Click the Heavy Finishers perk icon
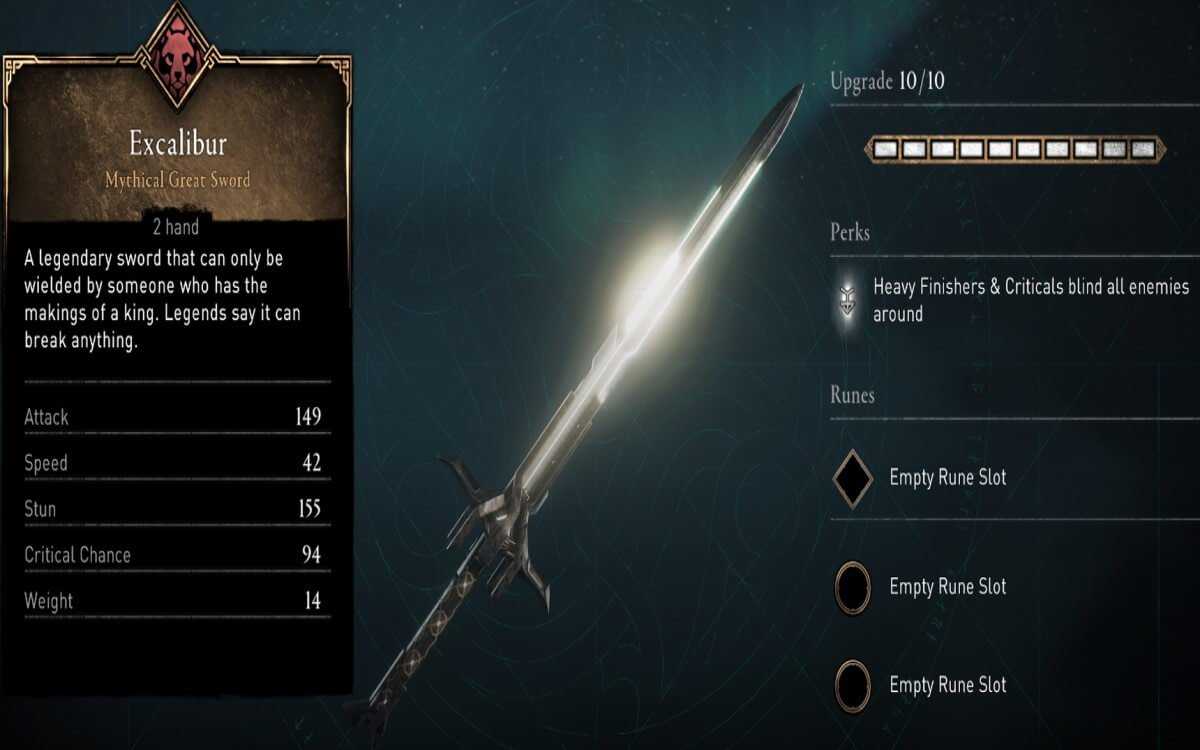 pos(848,301)
